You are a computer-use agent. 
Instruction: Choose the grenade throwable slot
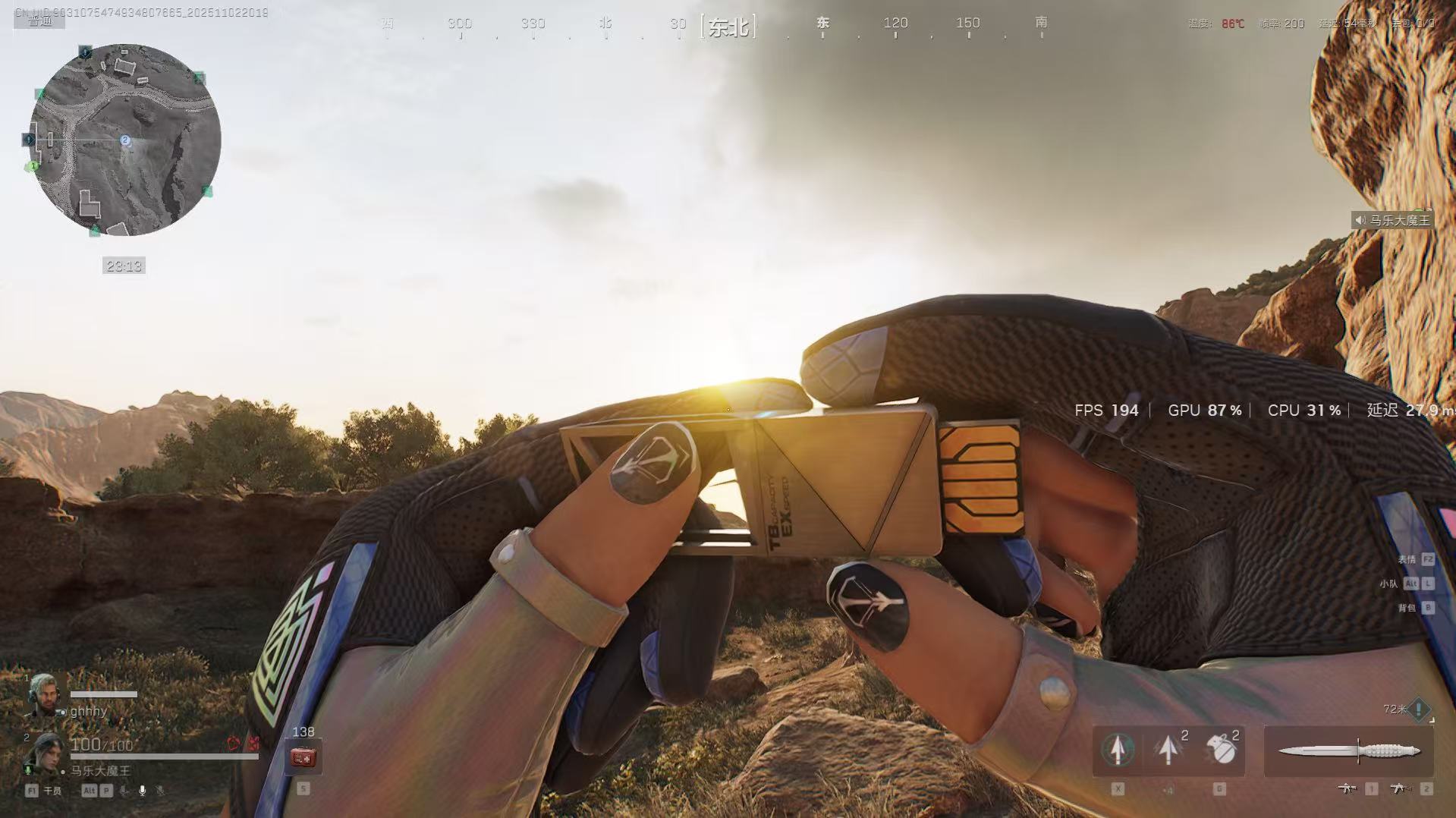[x=1219, y=750]
